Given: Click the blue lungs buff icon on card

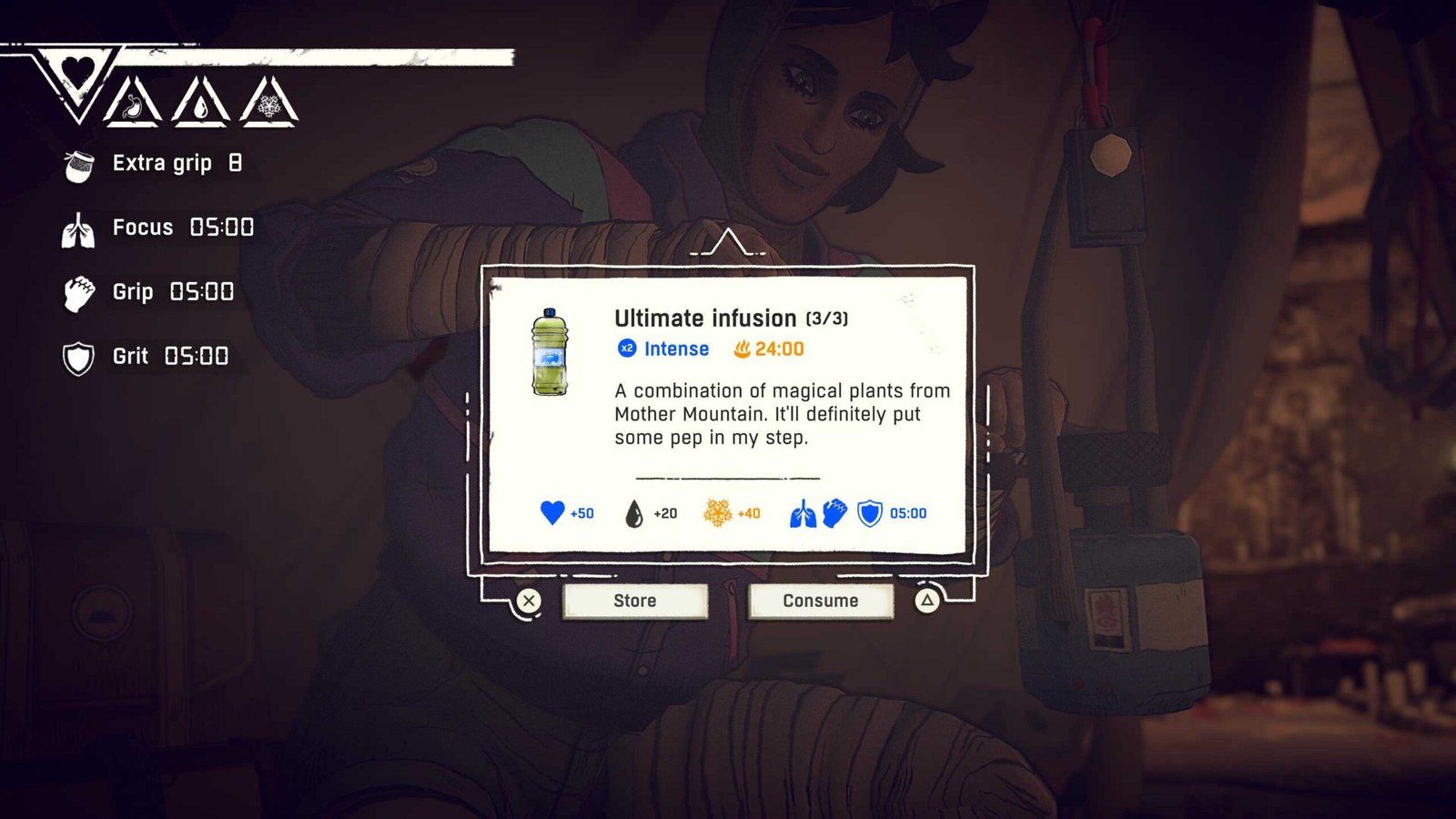Looking at the screenshot, I should [804, 512].
